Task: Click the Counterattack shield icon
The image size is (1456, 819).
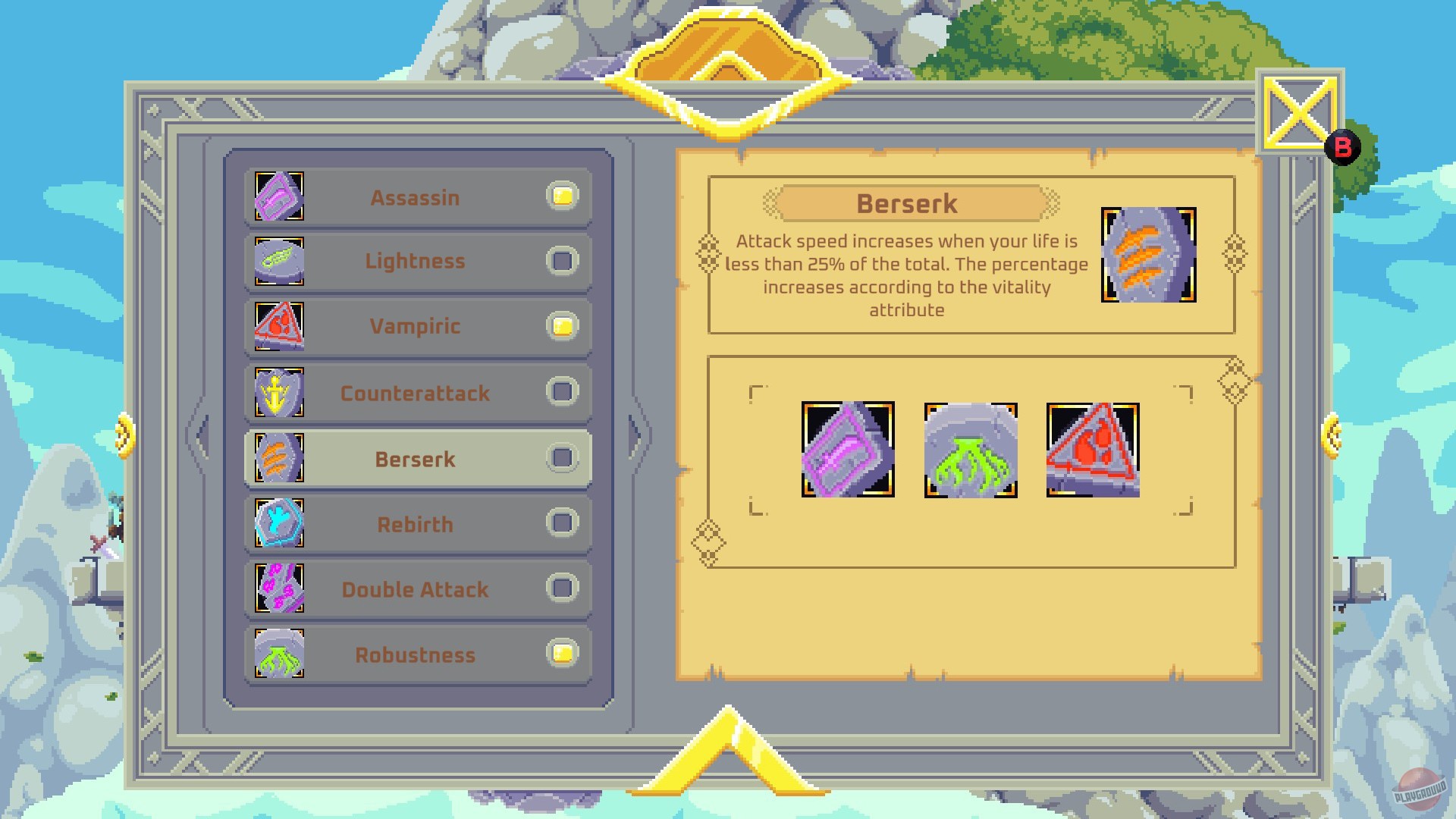Action: point(278,393)
